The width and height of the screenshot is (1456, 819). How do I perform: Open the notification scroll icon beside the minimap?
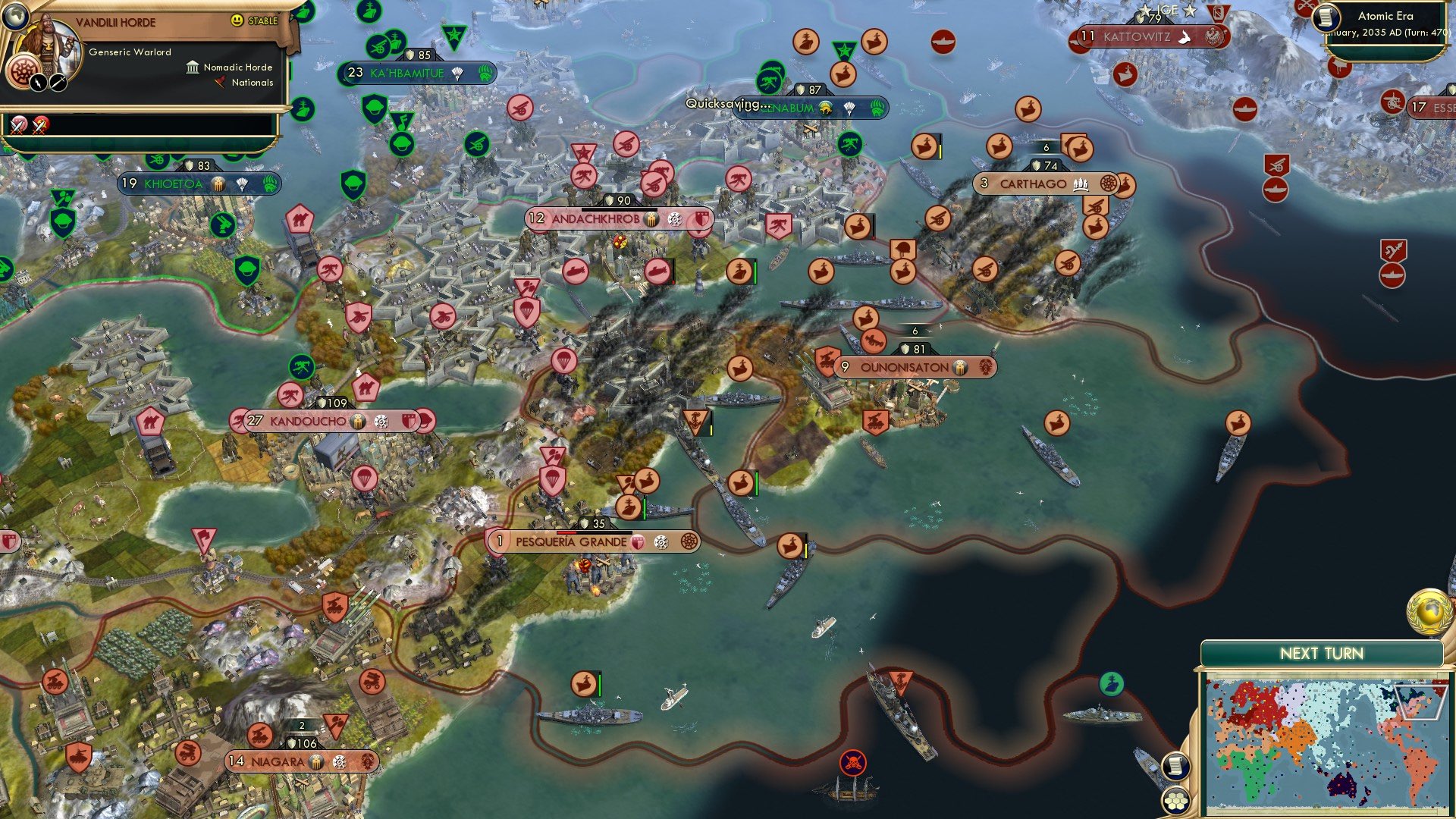1175,766
